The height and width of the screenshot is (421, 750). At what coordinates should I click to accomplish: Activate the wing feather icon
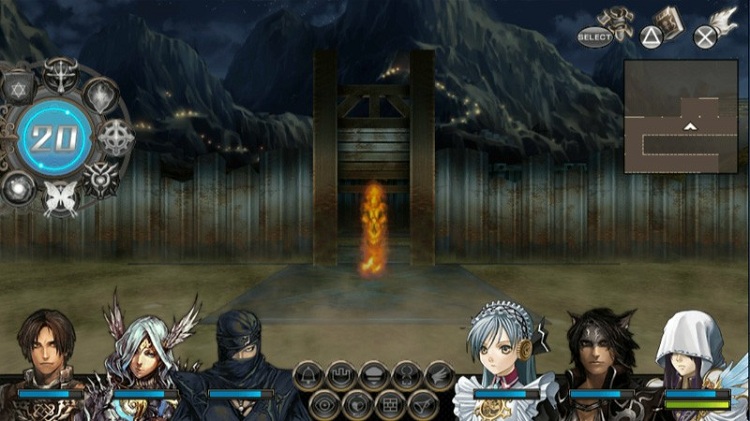(438, 375)
